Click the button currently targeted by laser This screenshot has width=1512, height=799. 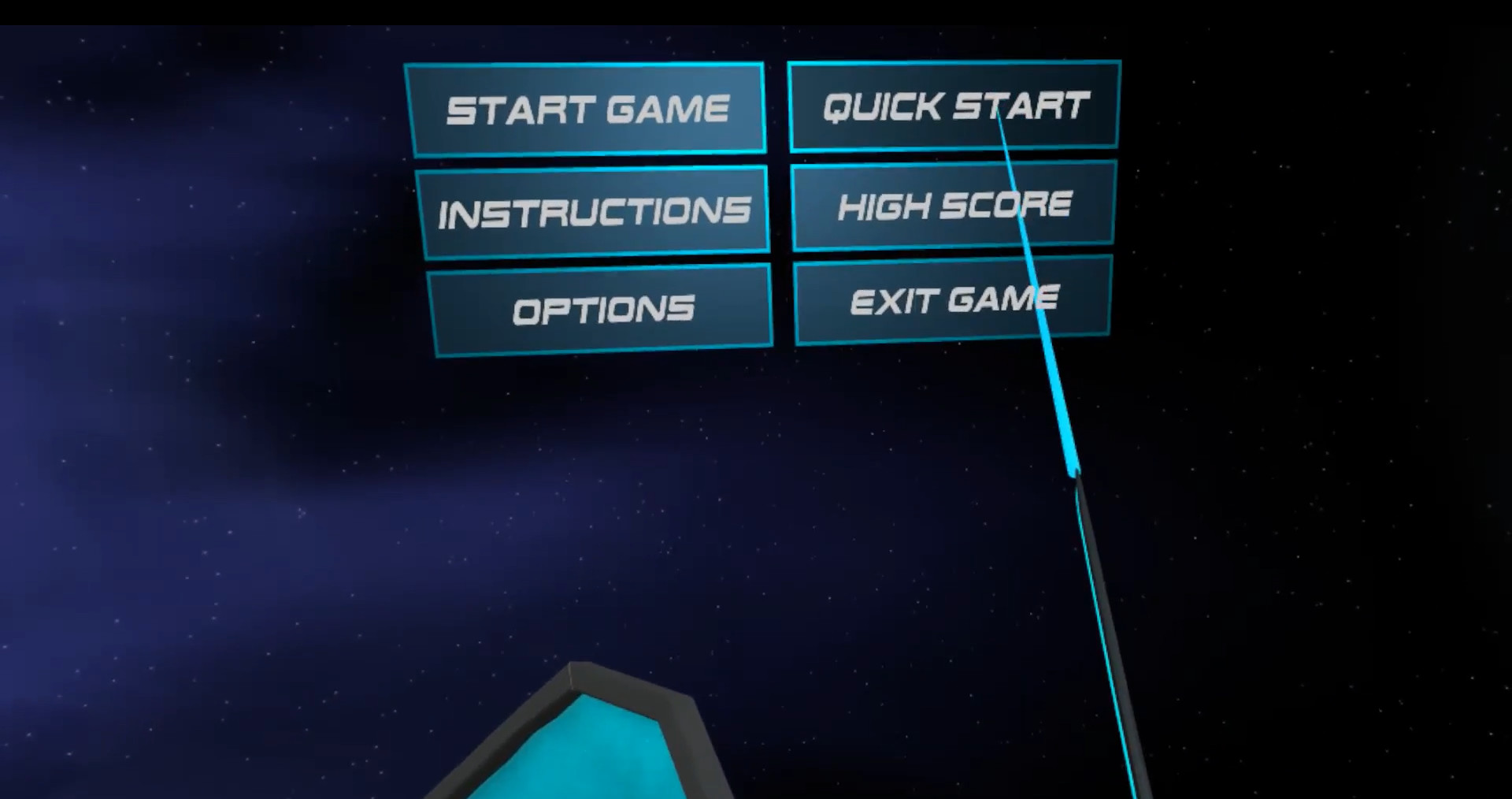954,105
